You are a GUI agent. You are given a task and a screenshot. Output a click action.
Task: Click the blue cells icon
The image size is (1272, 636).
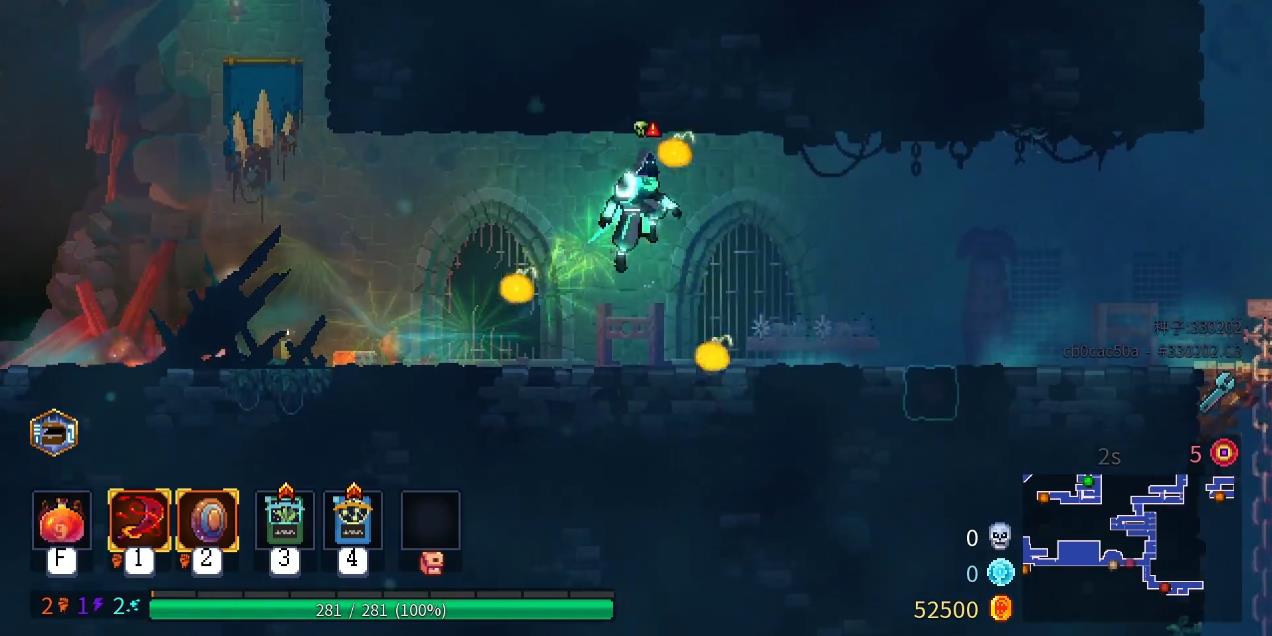1000,573
